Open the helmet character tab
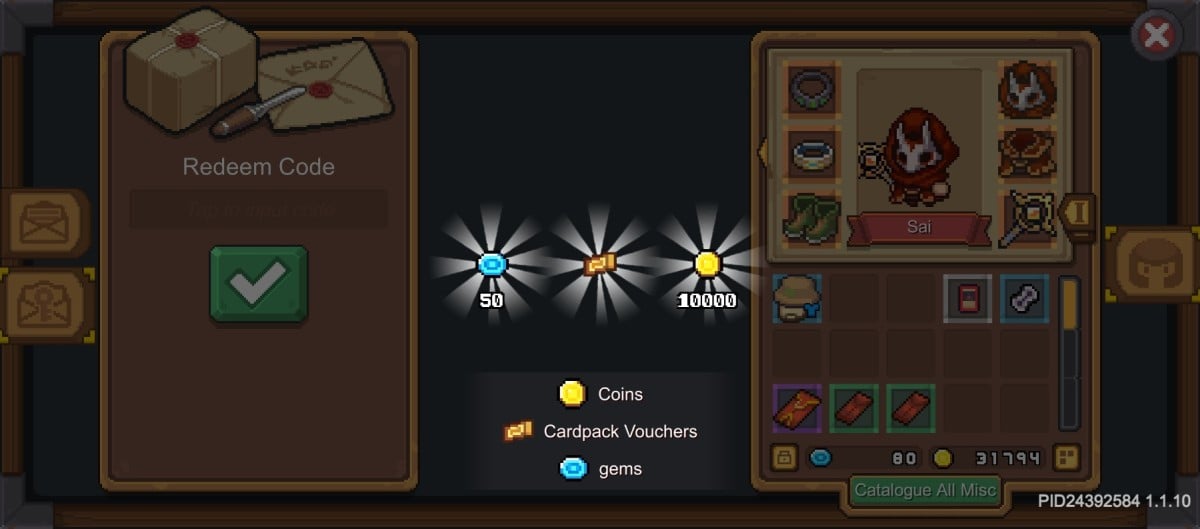 1153,265
